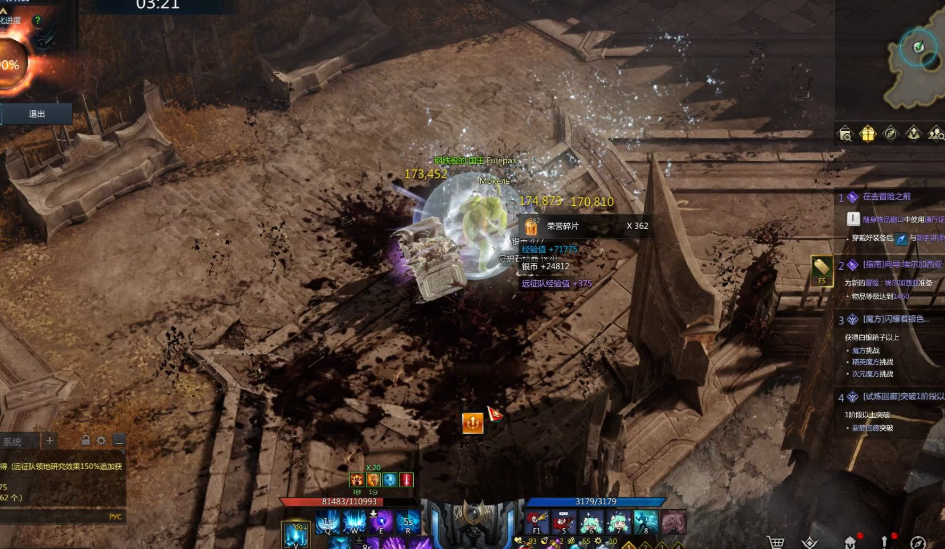Image resolution: width=945 pixels, height=549 pixels.
Task: Use the F1 red-haired trumpet item
Action: (537, 522)
